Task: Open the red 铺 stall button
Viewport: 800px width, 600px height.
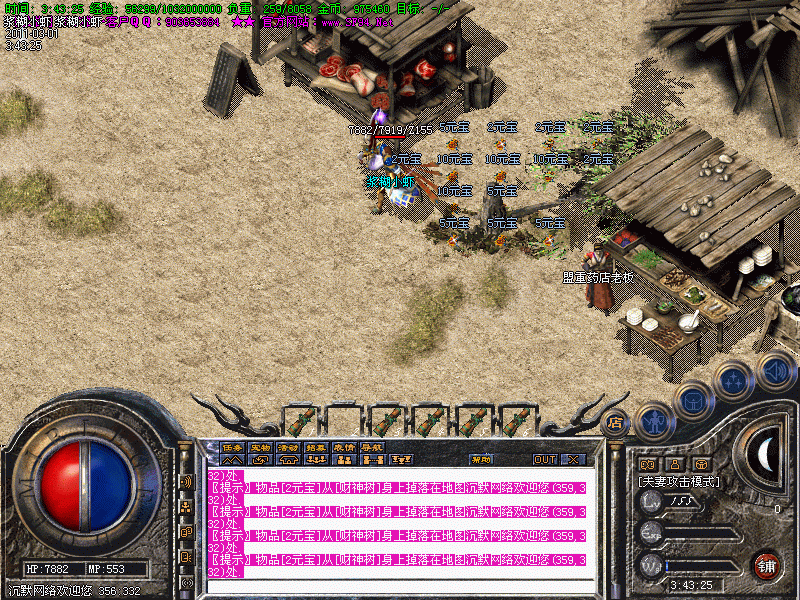Action: (x=767, y=565)
